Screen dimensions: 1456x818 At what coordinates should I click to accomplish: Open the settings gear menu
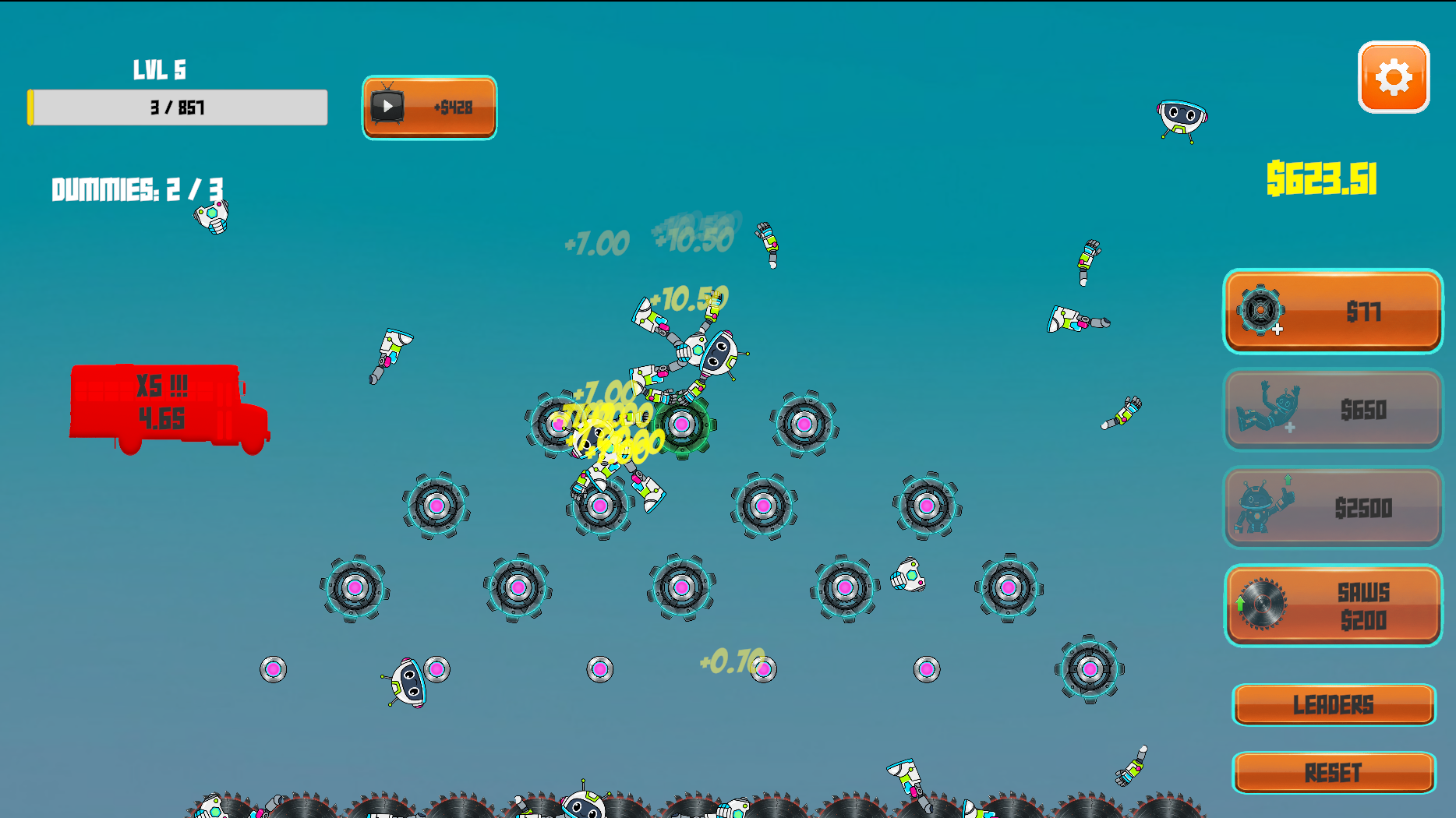tap(1393, 76)
